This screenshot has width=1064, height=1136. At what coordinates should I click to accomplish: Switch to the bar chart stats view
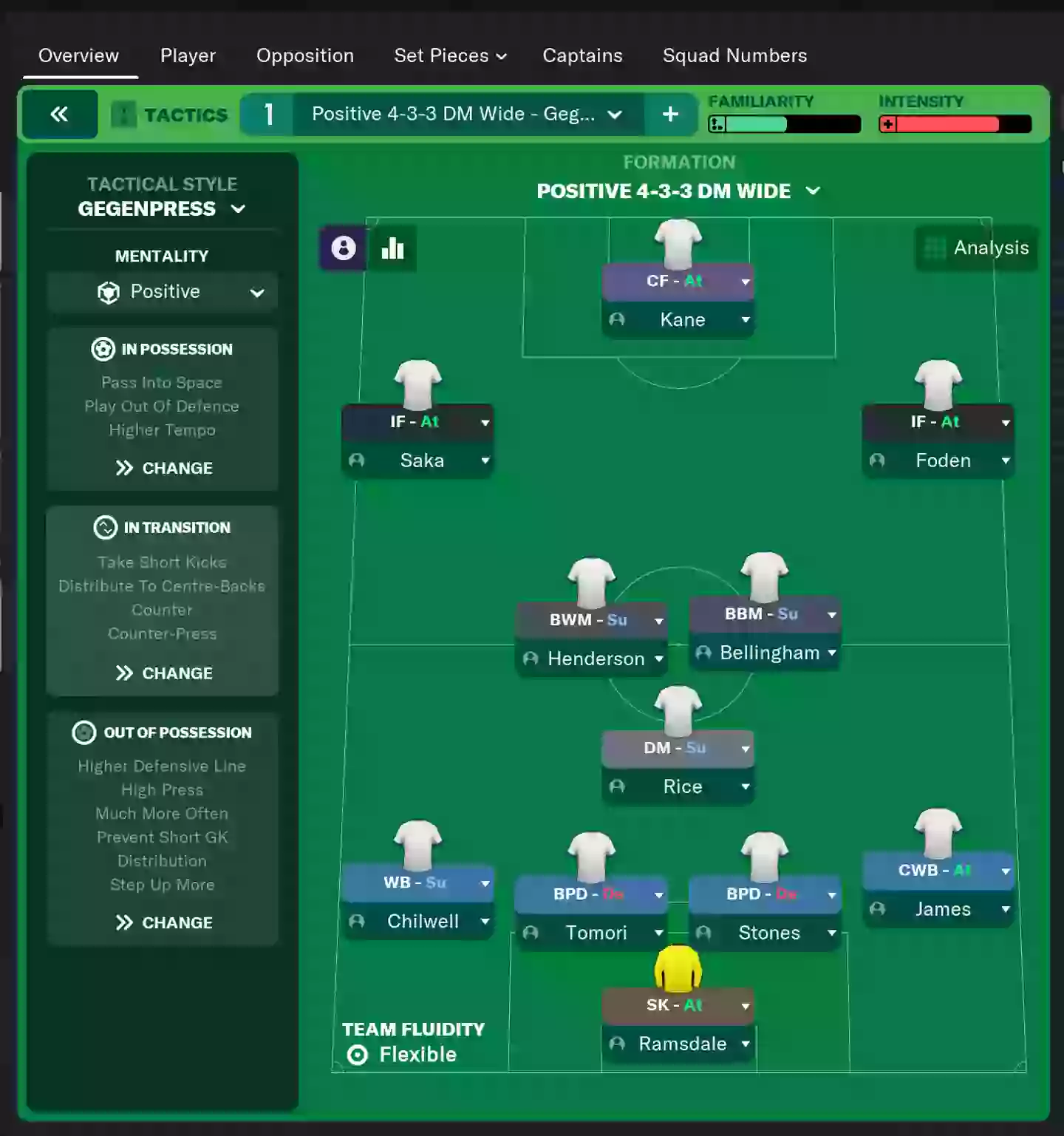392,249
